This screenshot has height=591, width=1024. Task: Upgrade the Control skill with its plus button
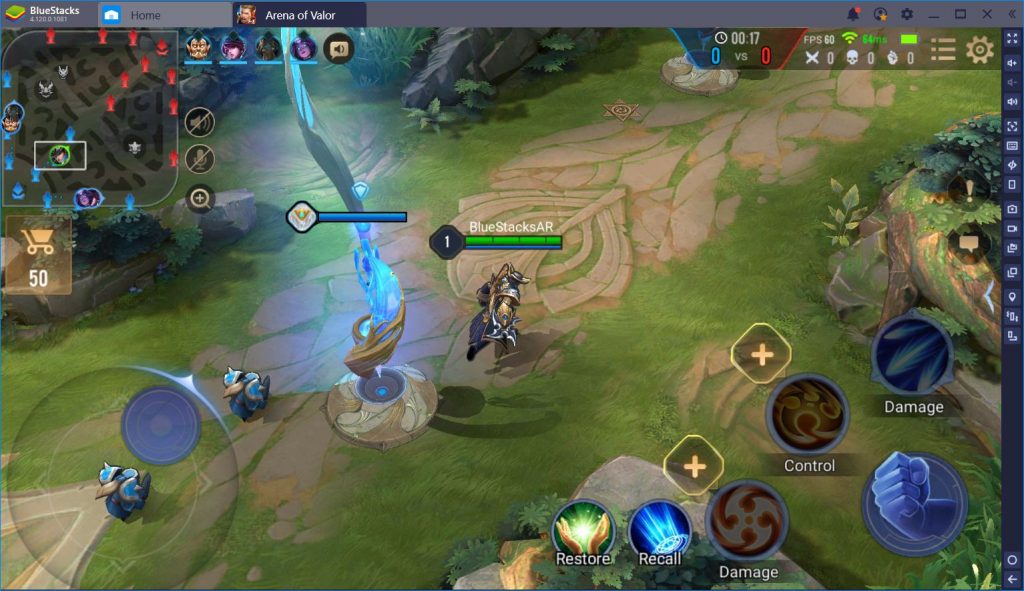pyautogui.click(x=761, y=354)
